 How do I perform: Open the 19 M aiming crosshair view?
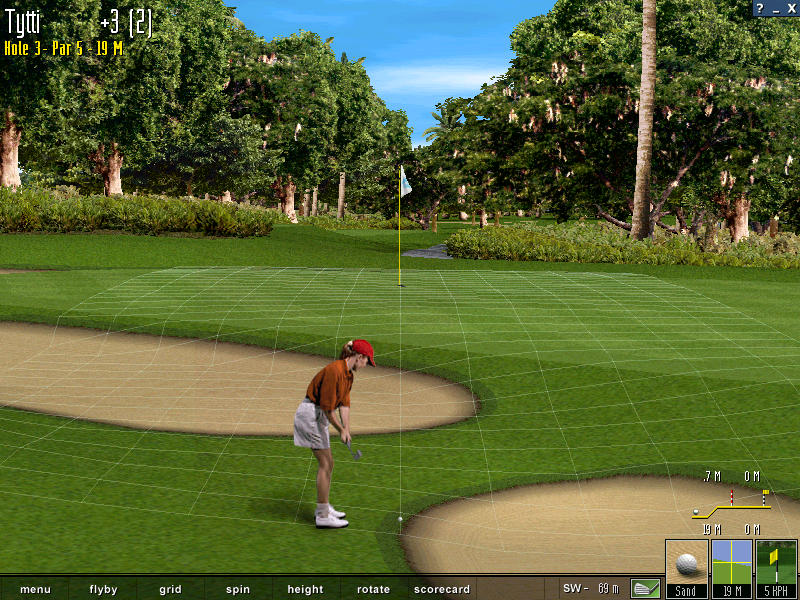click(x=731, y=568)
